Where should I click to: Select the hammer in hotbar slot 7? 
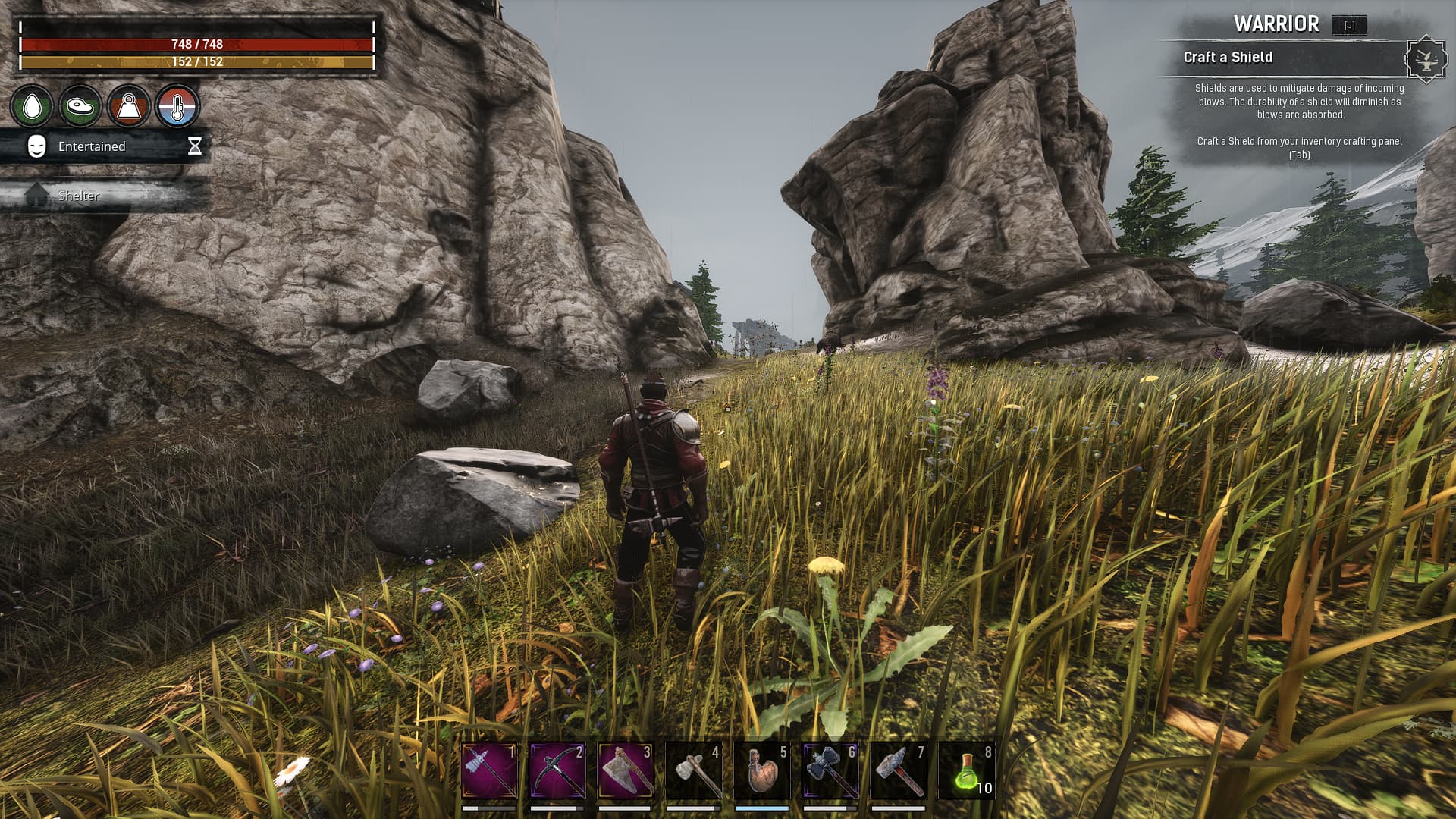(899, 770)
